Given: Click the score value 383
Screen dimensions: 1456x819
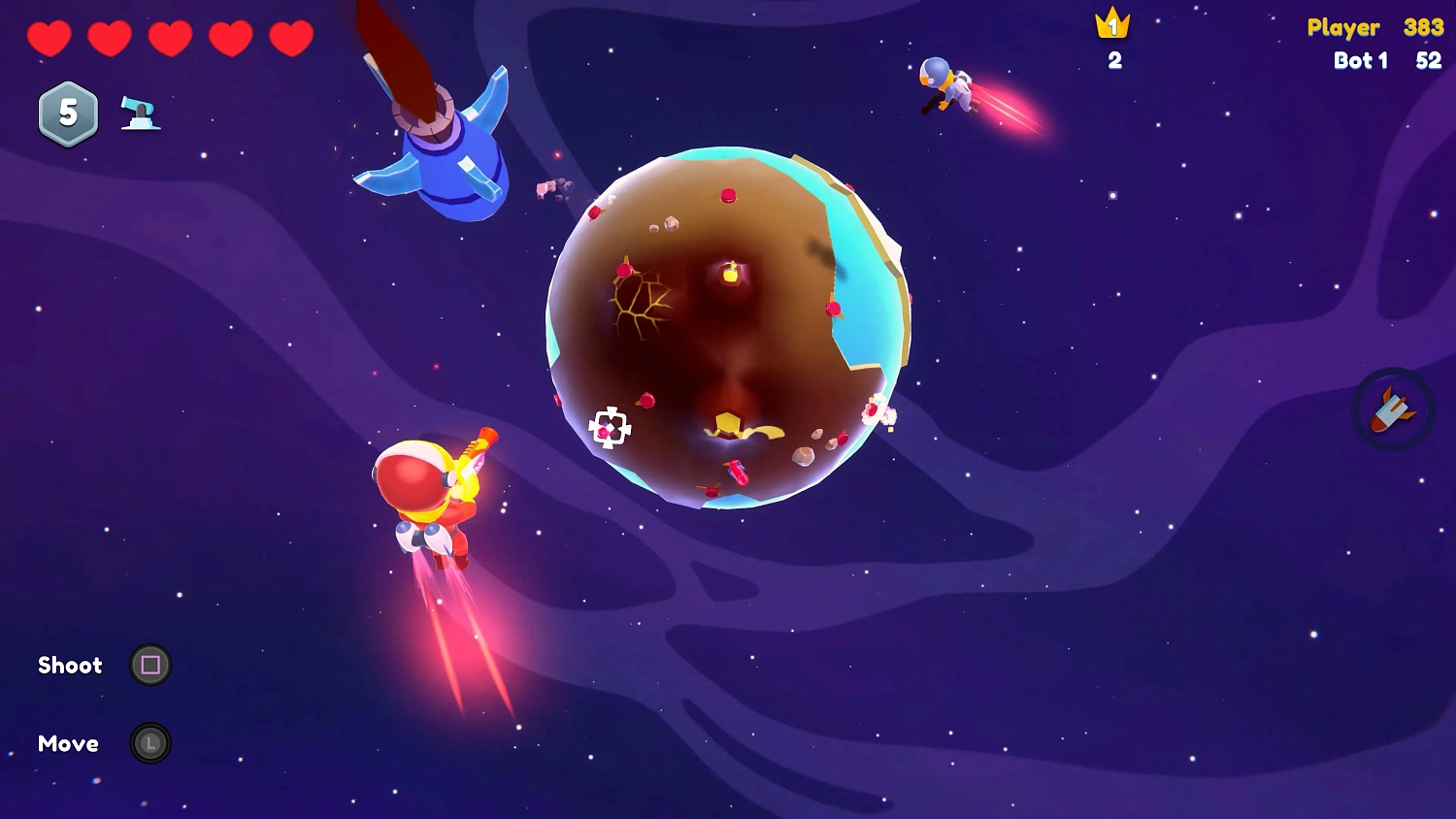Looking at the screenshot, I should click(1422, 27).
